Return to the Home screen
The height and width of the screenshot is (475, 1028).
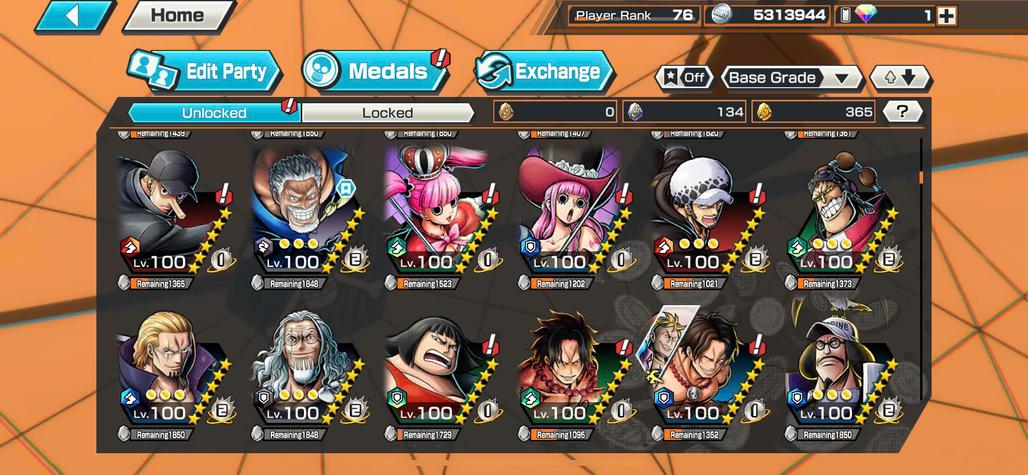177,15
